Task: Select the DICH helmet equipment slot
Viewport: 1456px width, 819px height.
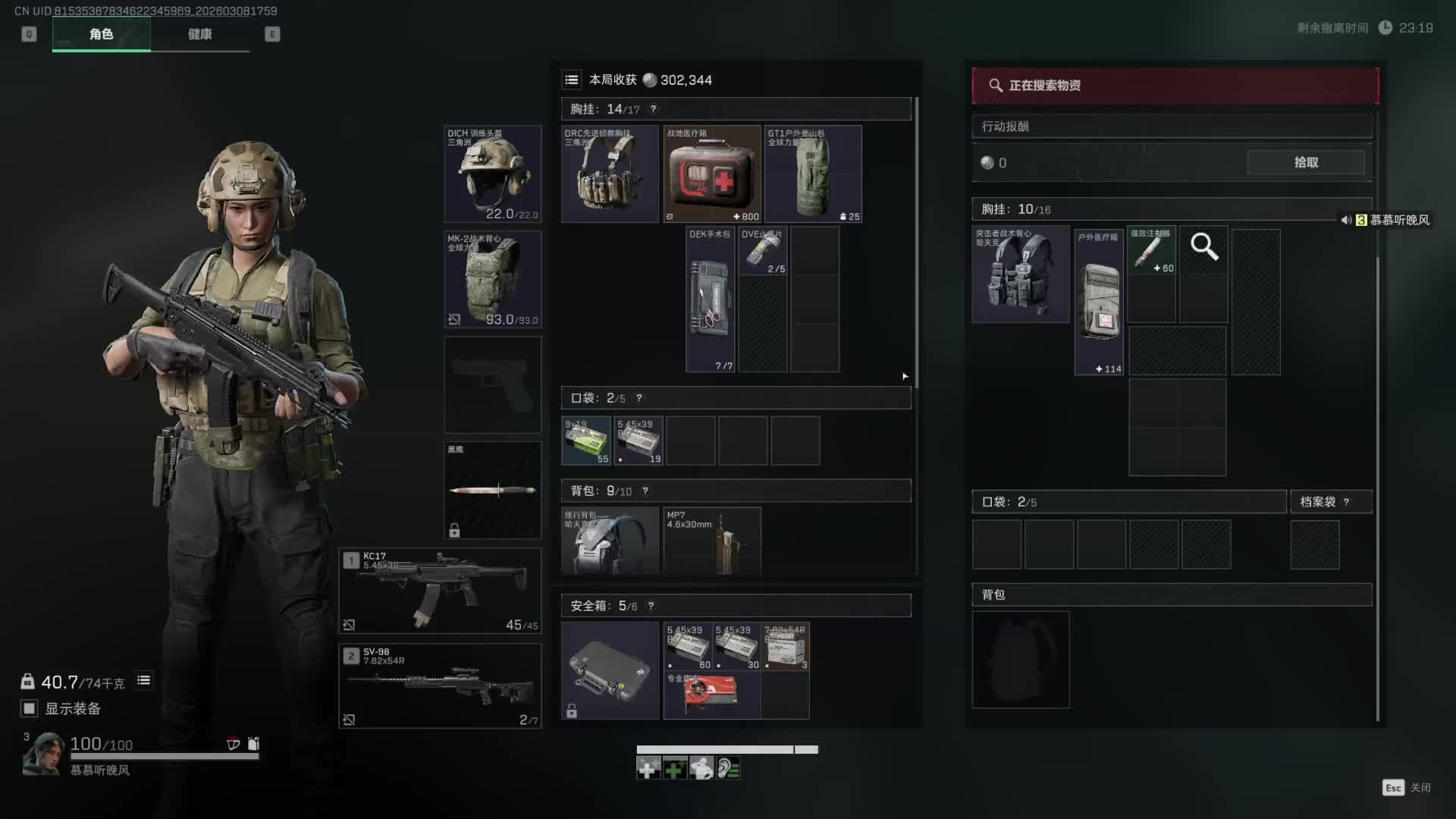Action: click(x=492, y=174)
